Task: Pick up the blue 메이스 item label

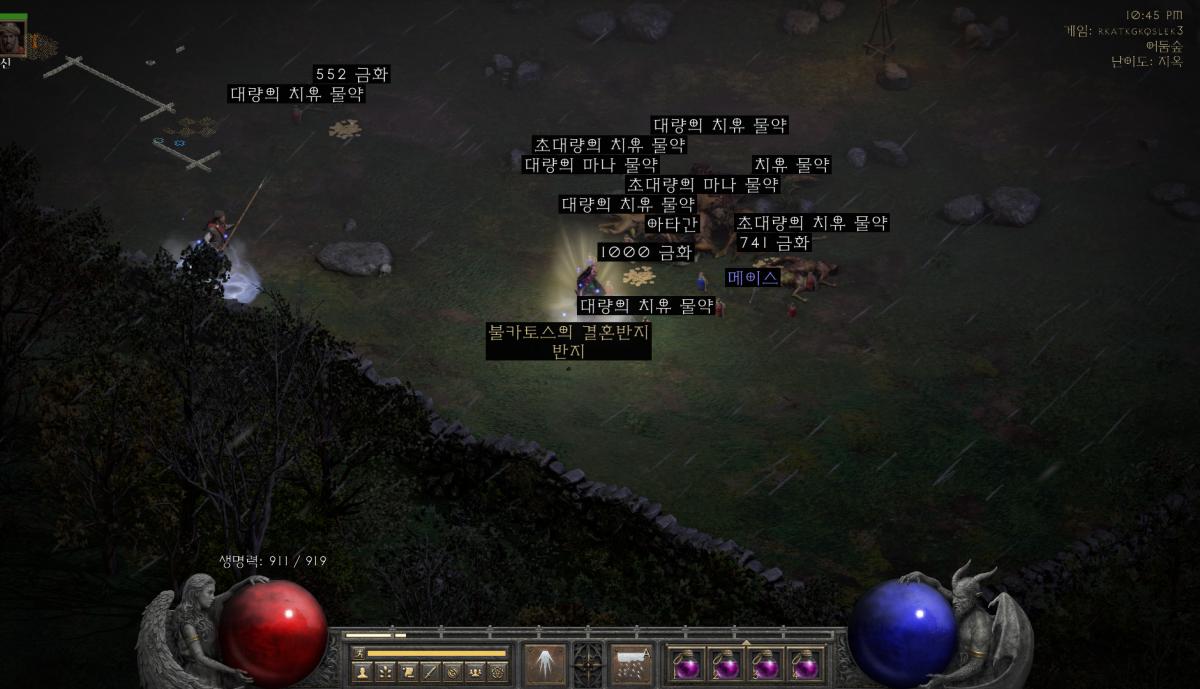Action: (x=753, y=277)
